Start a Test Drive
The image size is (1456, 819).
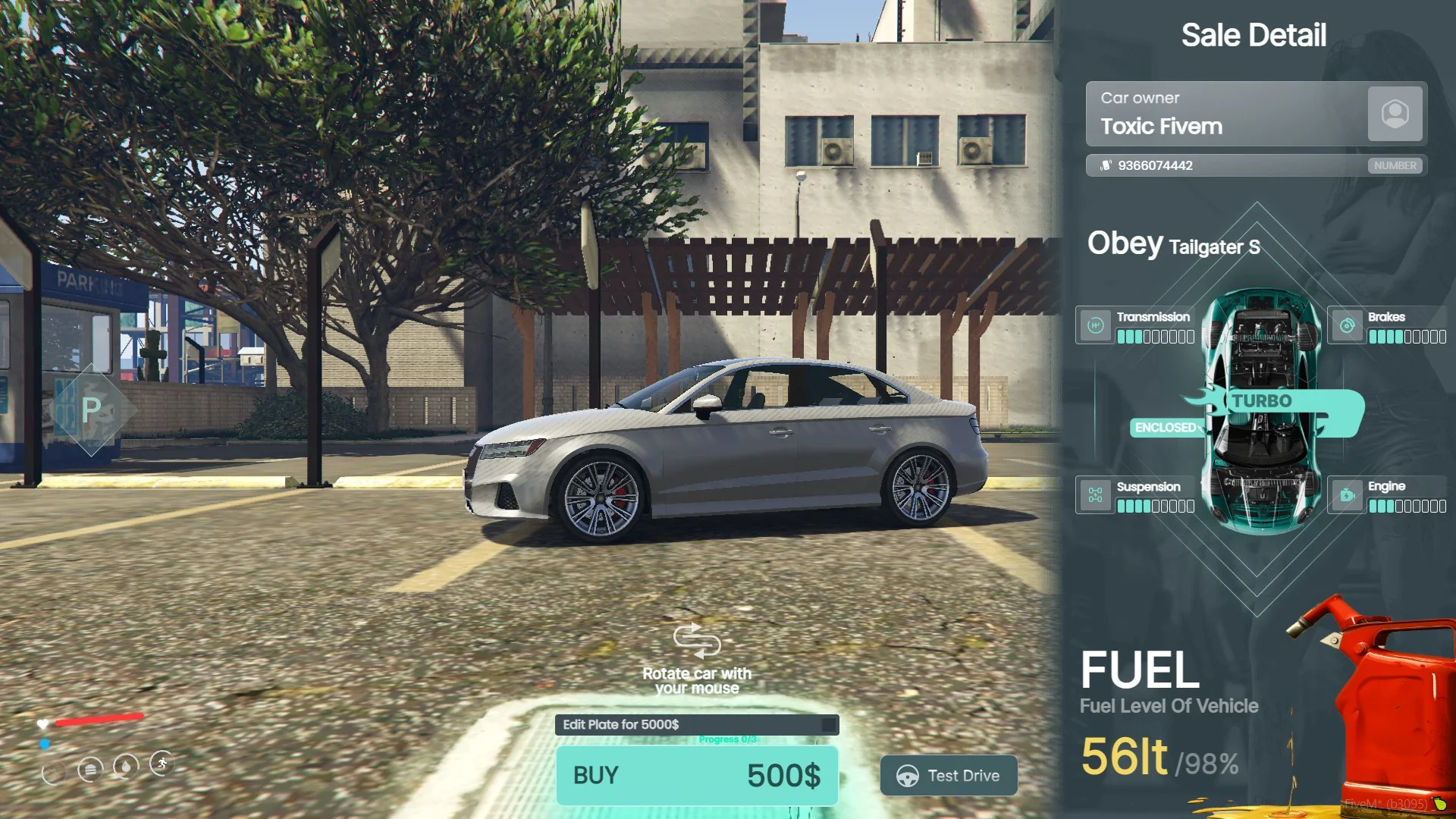point(949,775)
